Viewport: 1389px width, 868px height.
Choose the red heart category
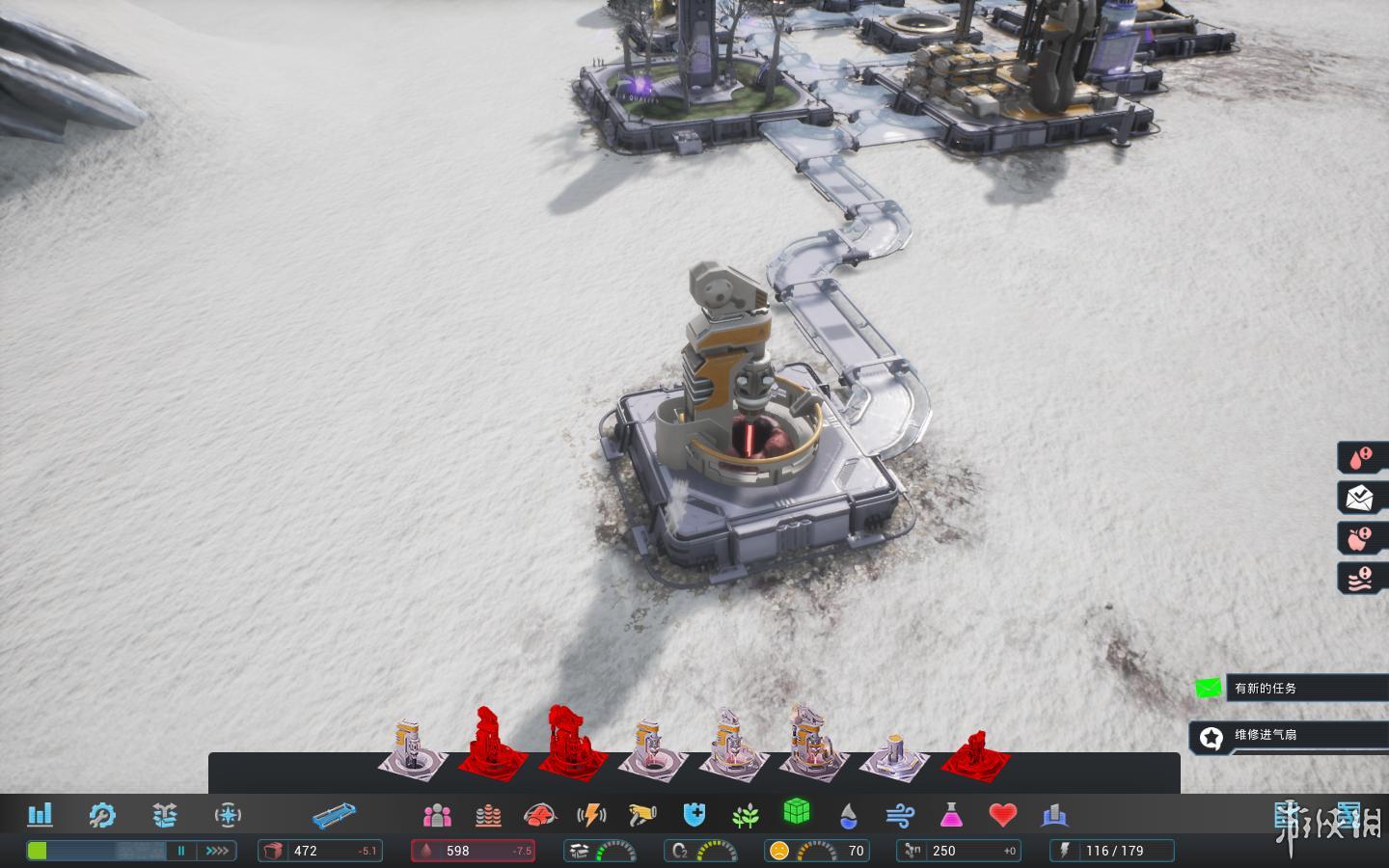(1003, 816)
